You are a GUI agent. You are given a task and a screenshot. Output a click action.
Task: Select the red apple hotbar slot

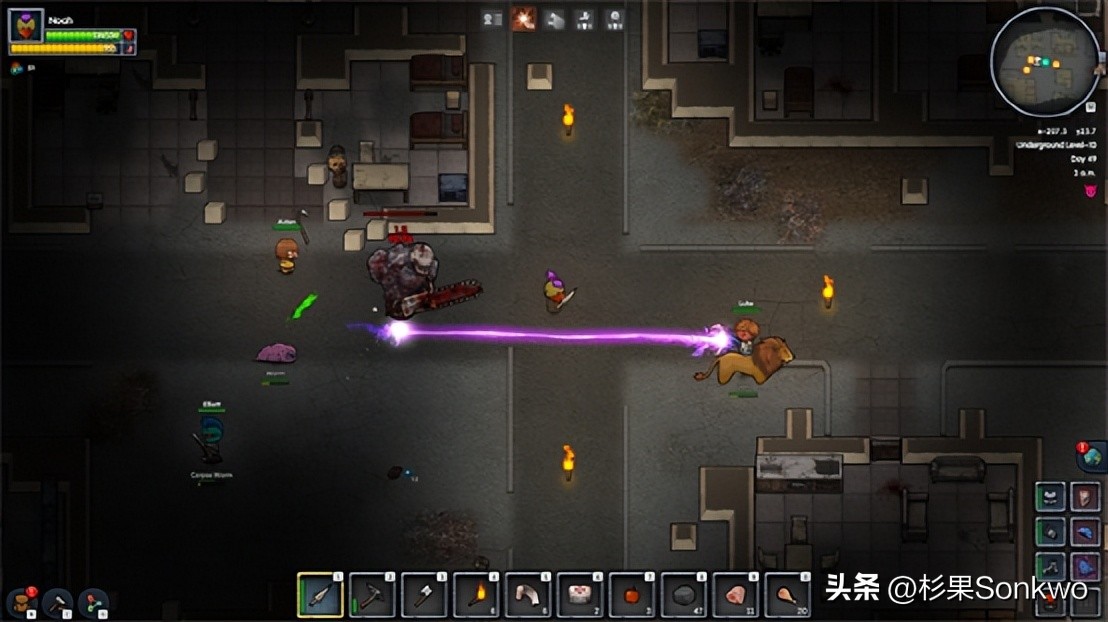tap(633, 595)
